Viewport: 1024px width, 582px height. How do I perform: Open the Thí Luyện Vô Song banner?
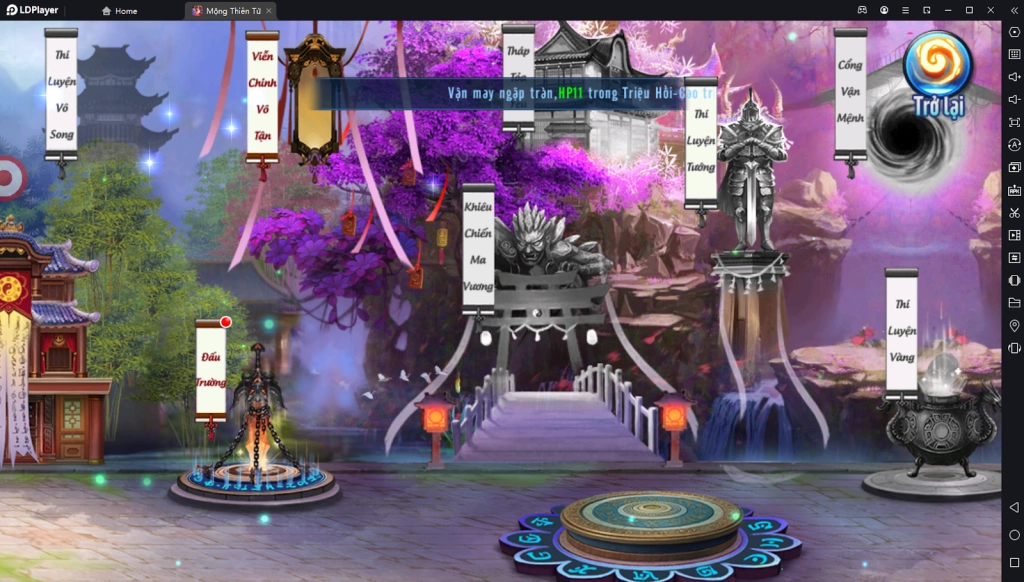[x=61, y=93]
